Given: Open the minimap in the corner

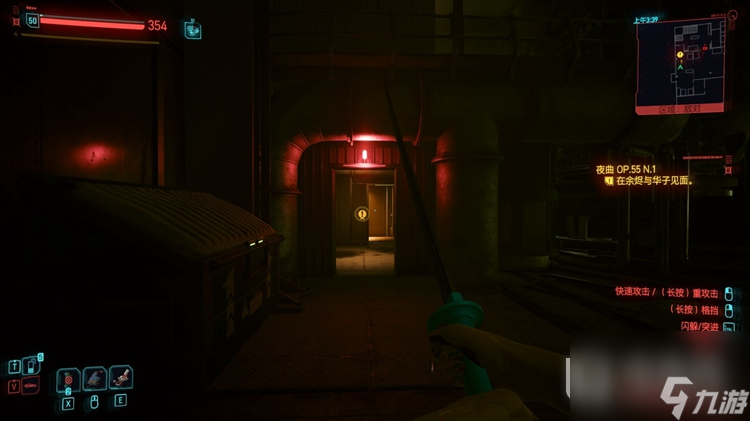Looking at the screenshot, I should [x=681, y=65].
